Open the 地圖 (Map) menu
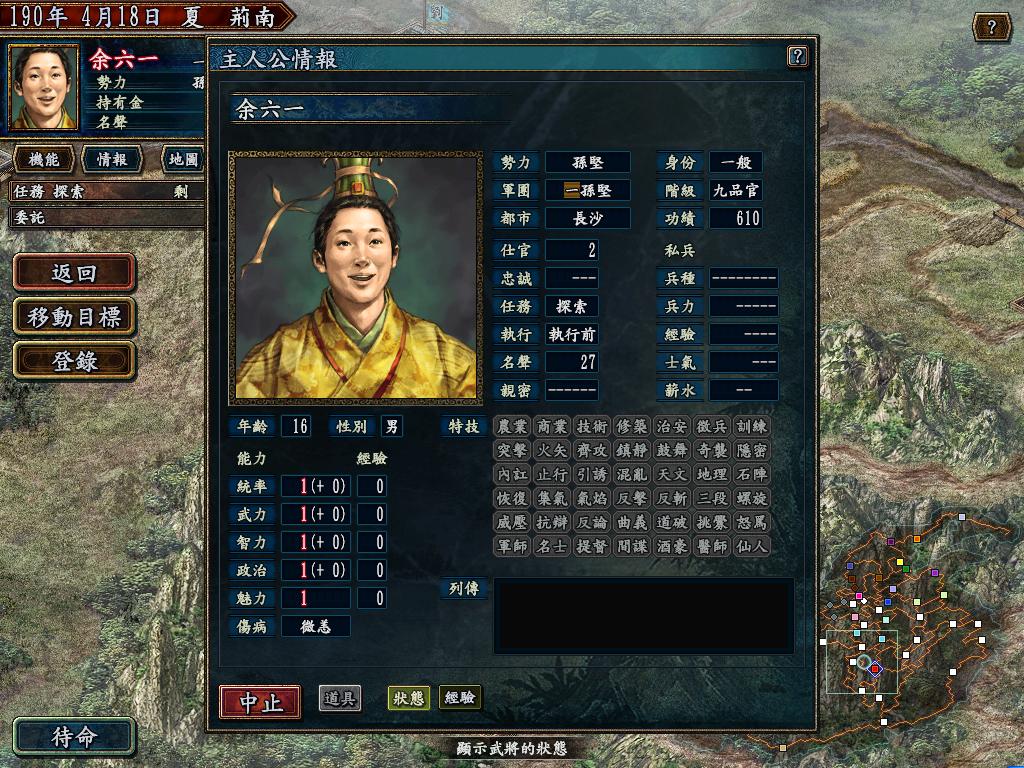This screenshot has height=768, width=1024. 183,159
